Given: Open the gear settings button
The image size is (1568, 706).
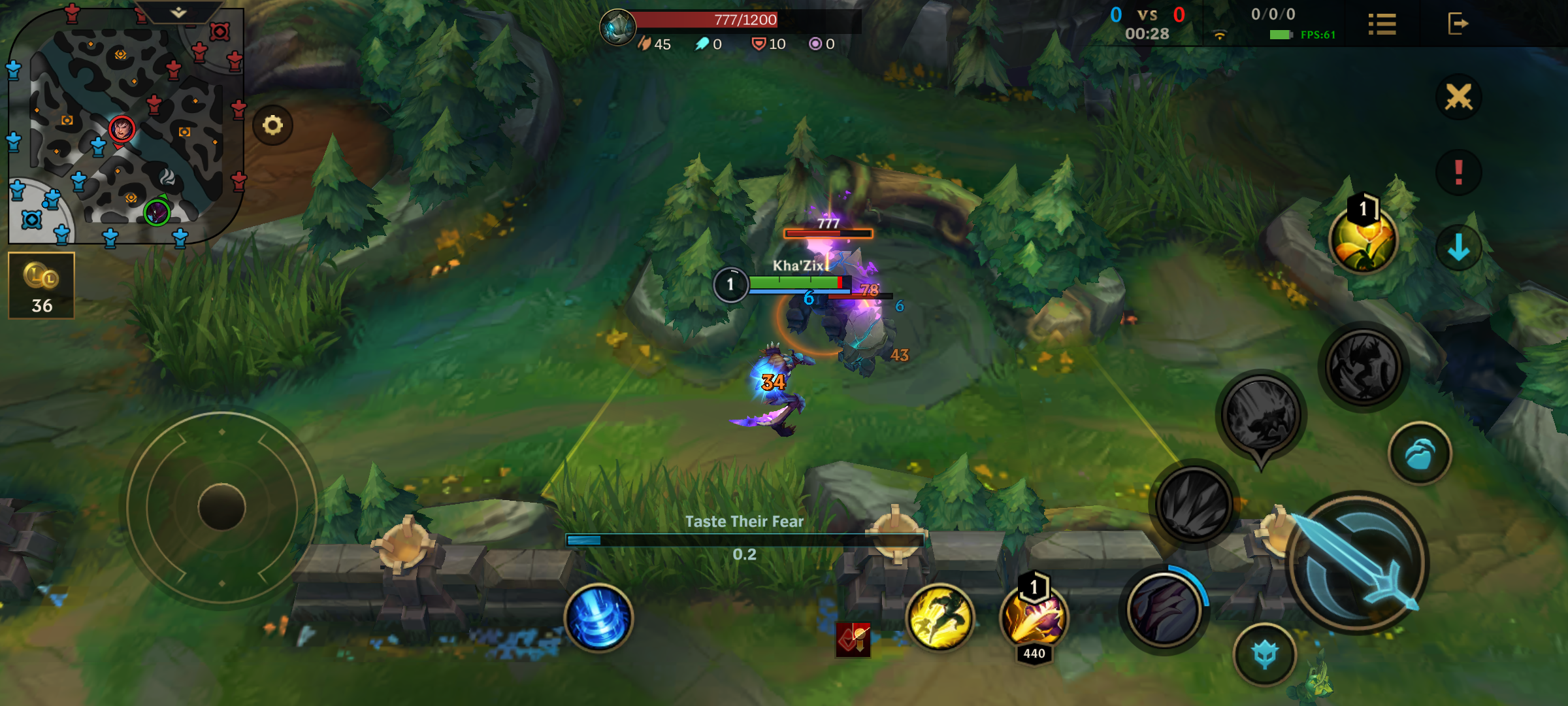Looking at the screenshot, I should click(272, 125).
